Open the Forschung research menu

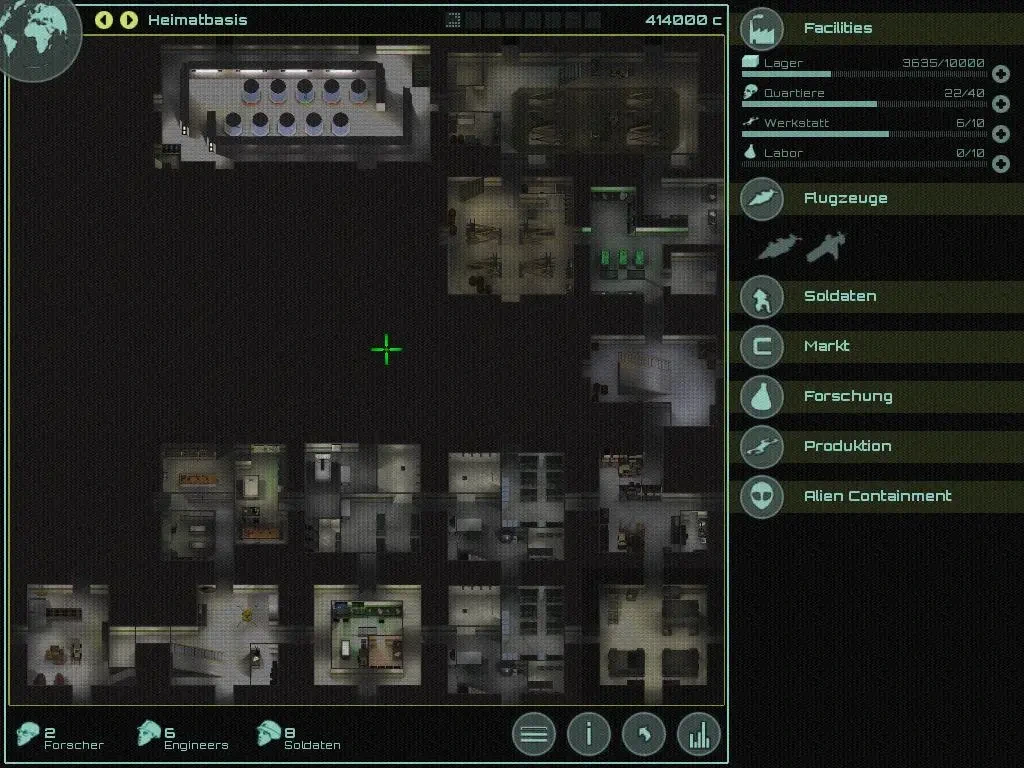[848, 396]
